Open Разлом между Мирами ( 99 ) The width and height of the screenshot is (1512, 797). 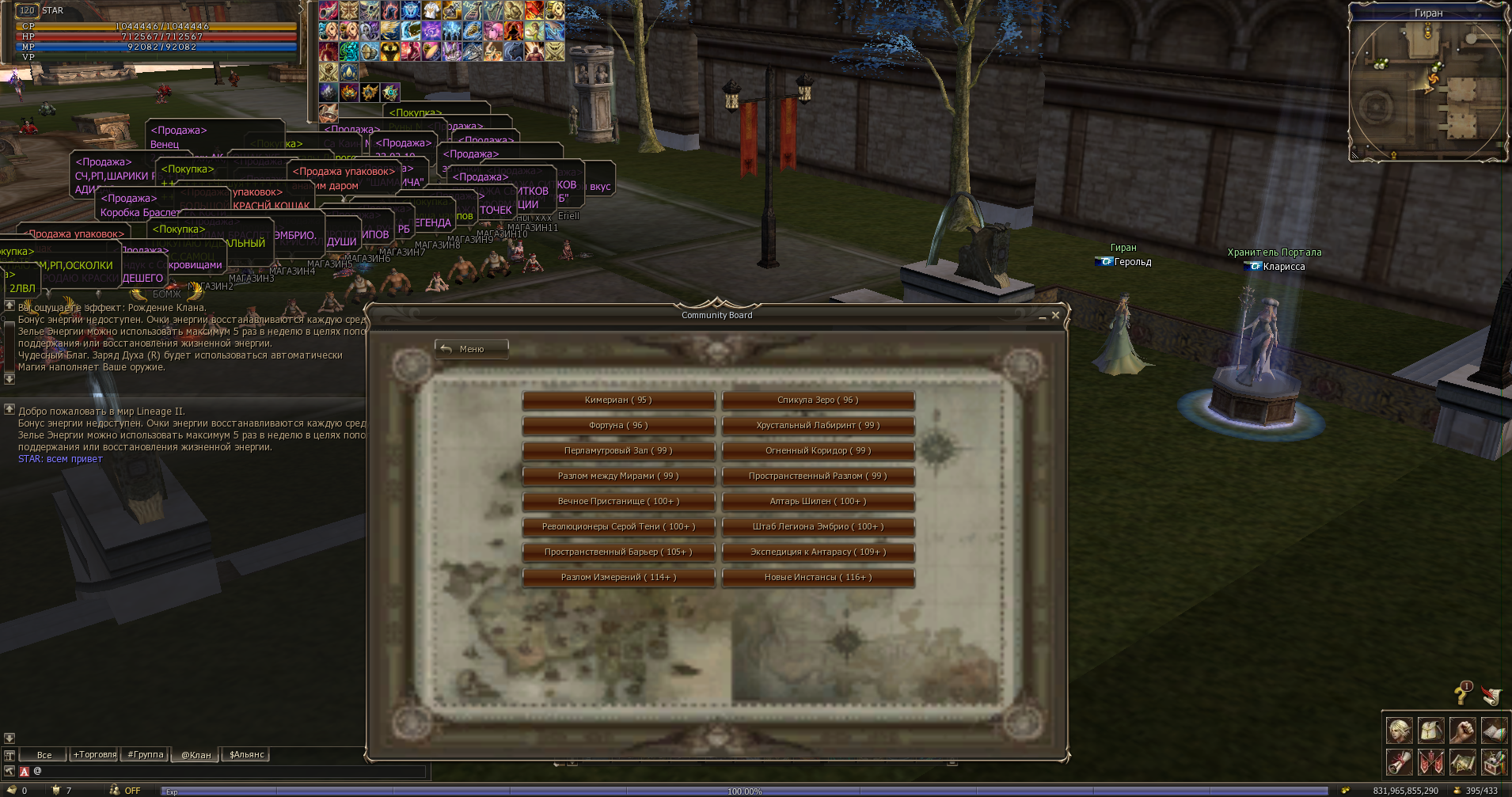click(618, 476)
